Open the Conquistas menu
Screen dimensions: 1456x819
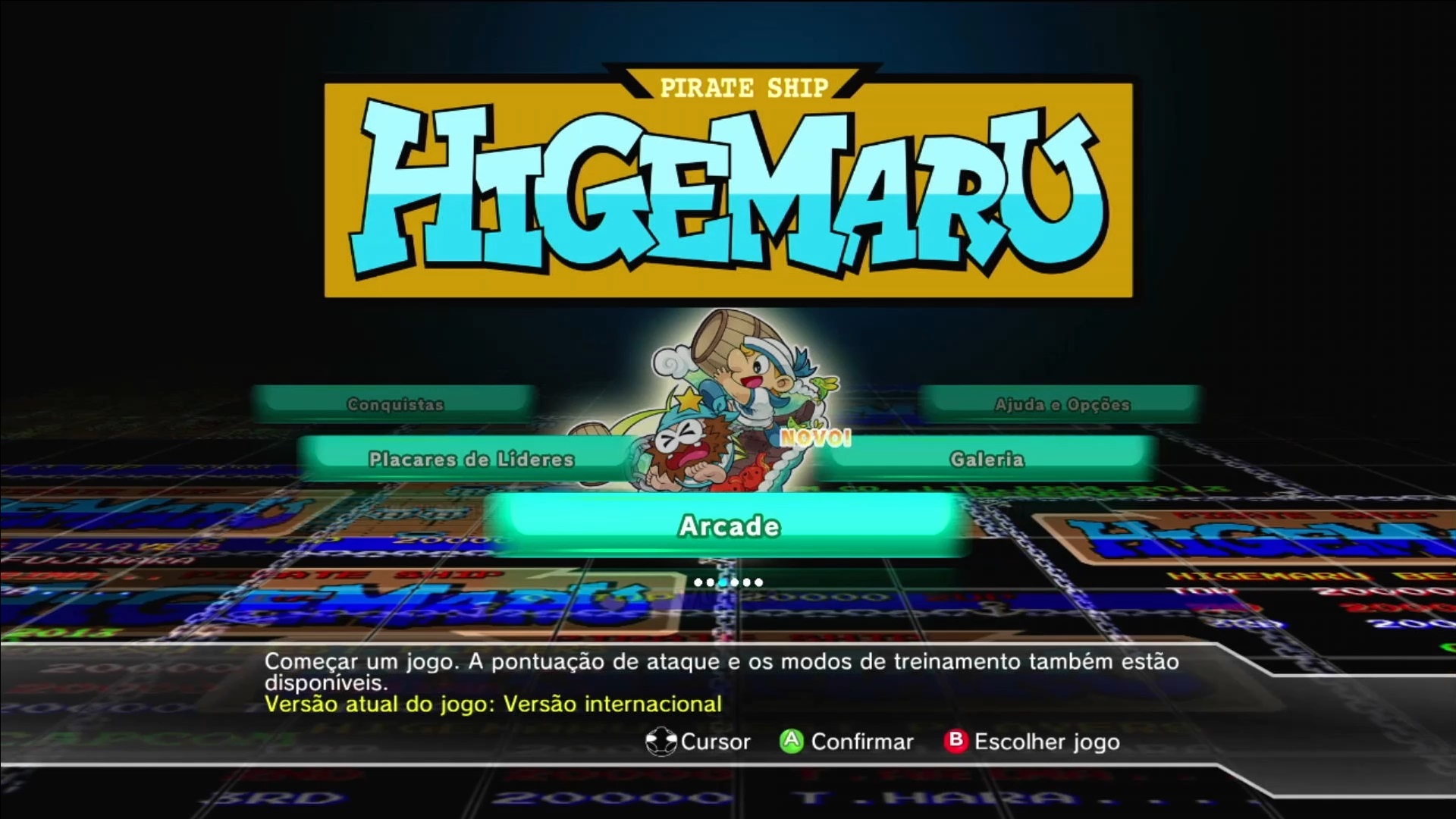(395, 403)
